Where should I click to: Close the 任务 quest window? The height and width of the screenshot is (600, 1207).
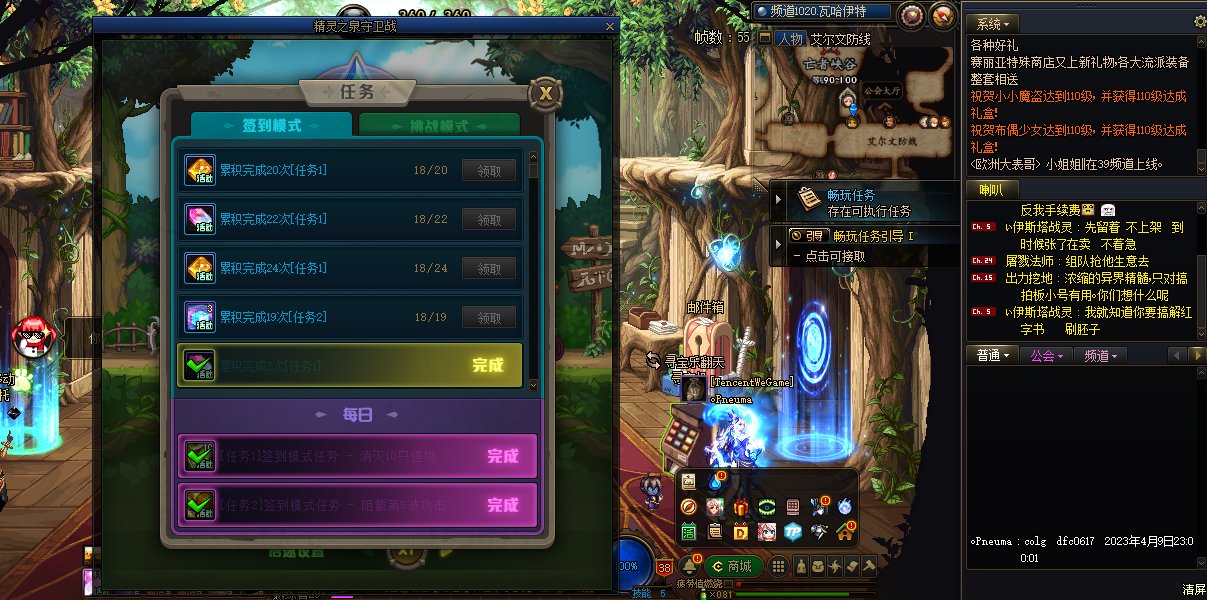pos(545,94)
